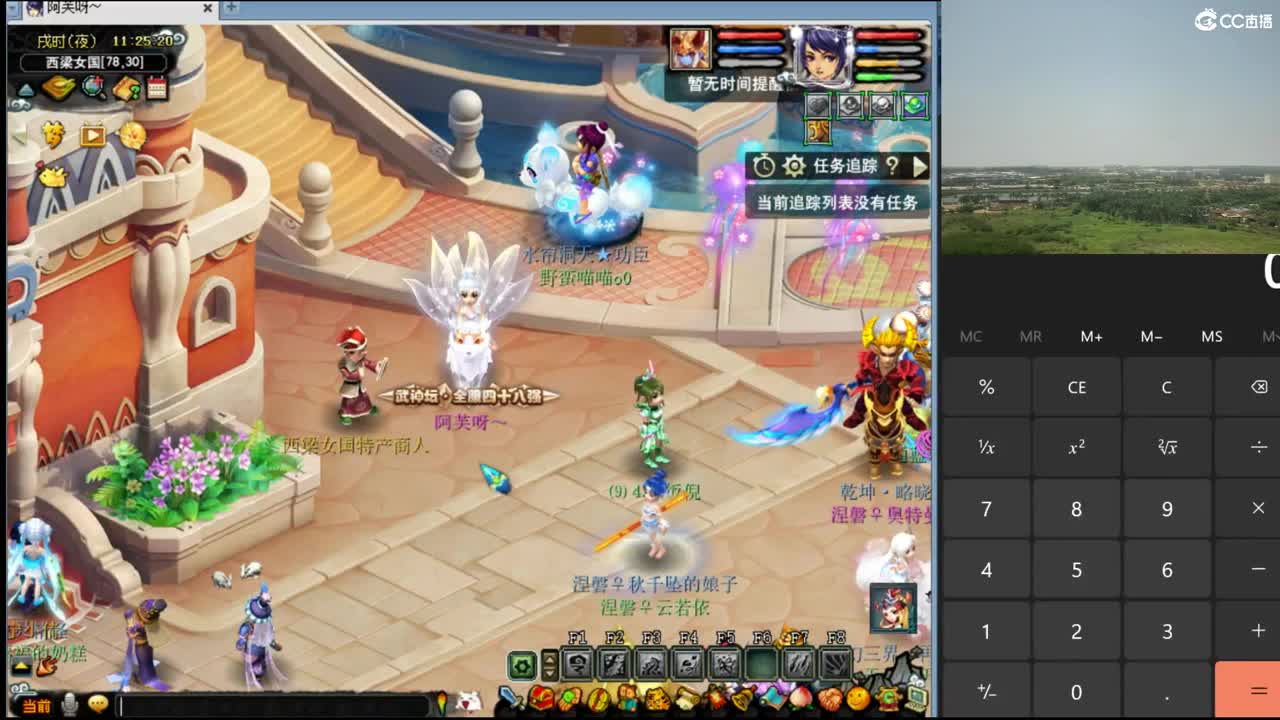Open the world map magnifier icon
The height and width of the screenshot is (720, 1280).
coord(92,87)
